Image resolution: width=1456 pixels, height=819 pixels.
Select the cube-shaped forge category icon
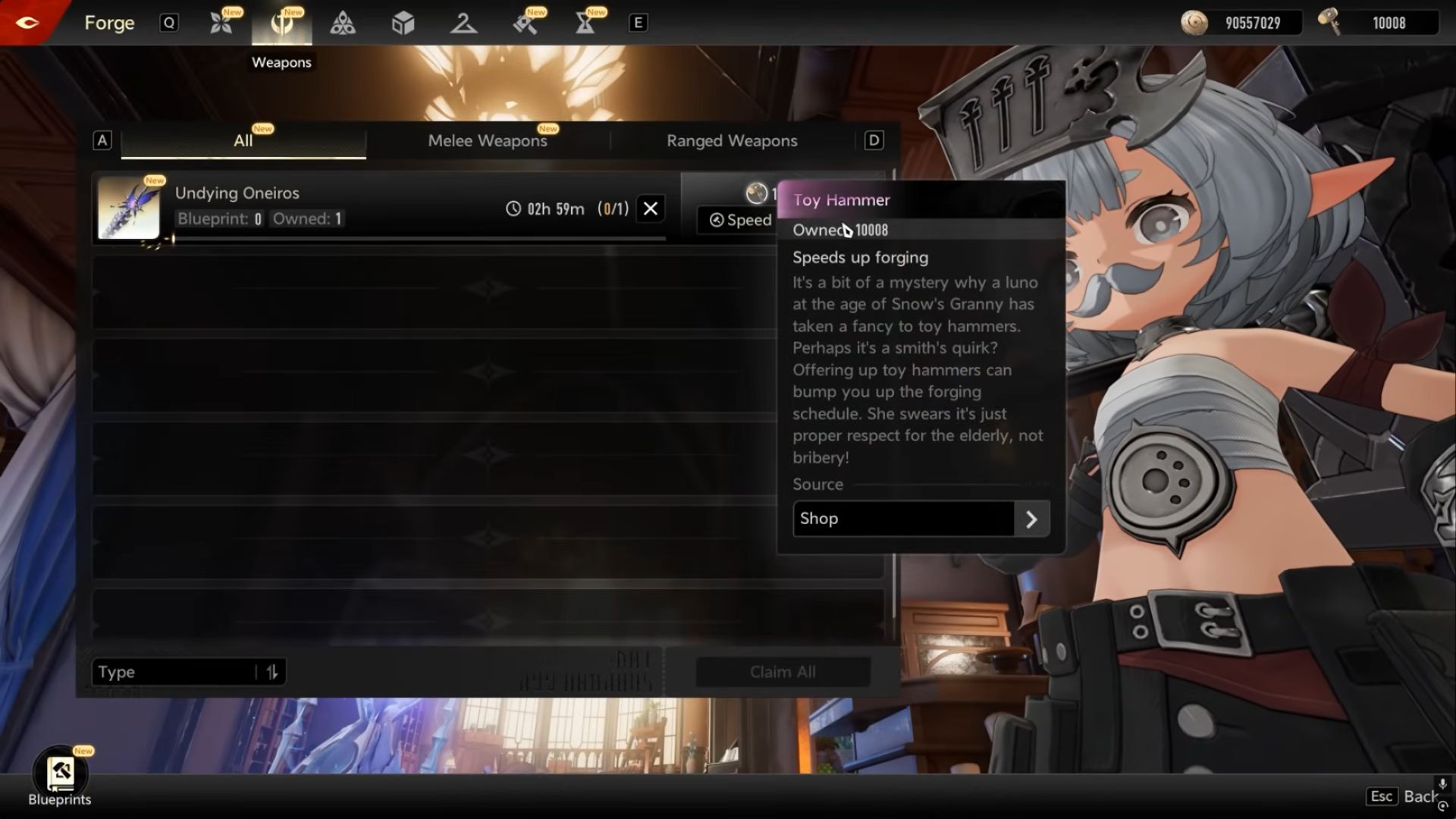[x=403, y=23]
